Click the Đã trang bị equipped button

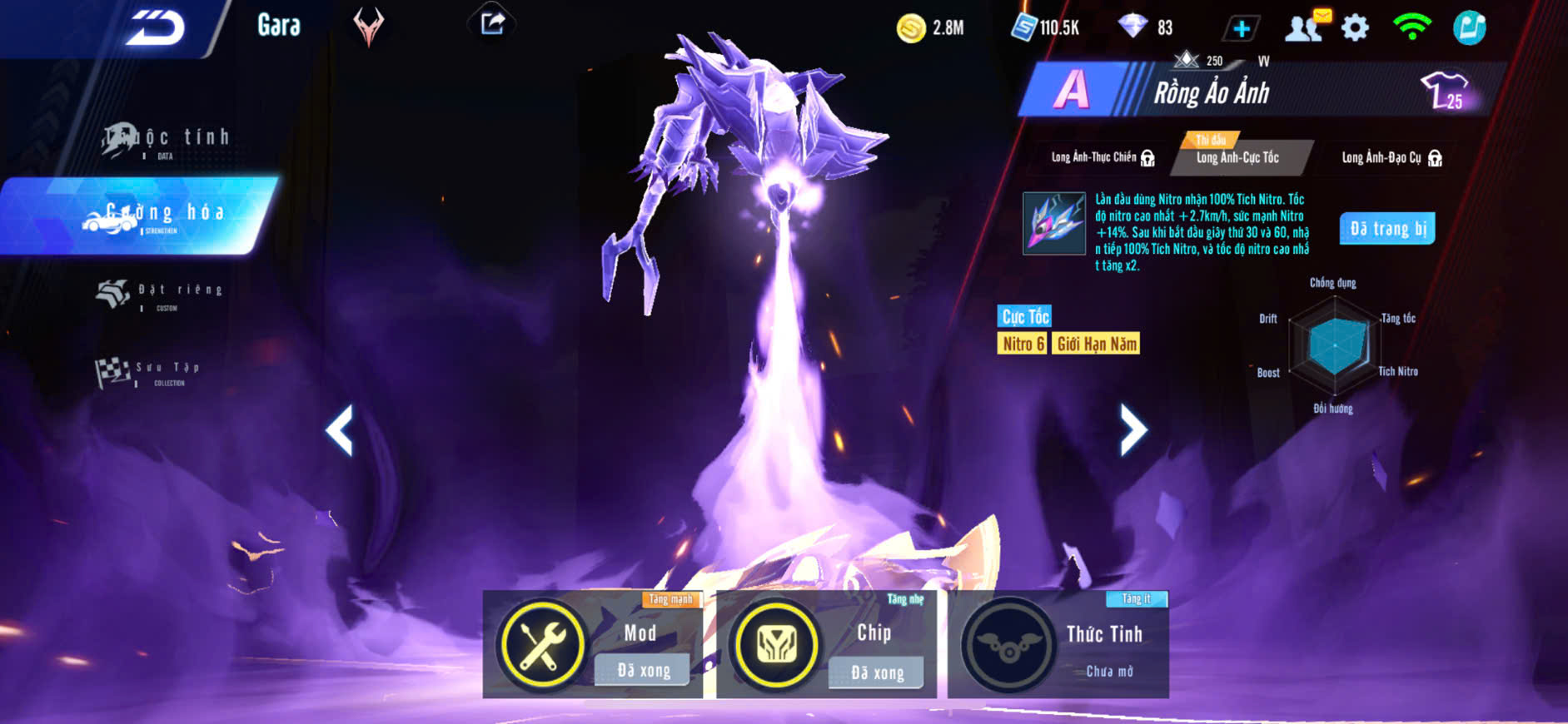1387,229
